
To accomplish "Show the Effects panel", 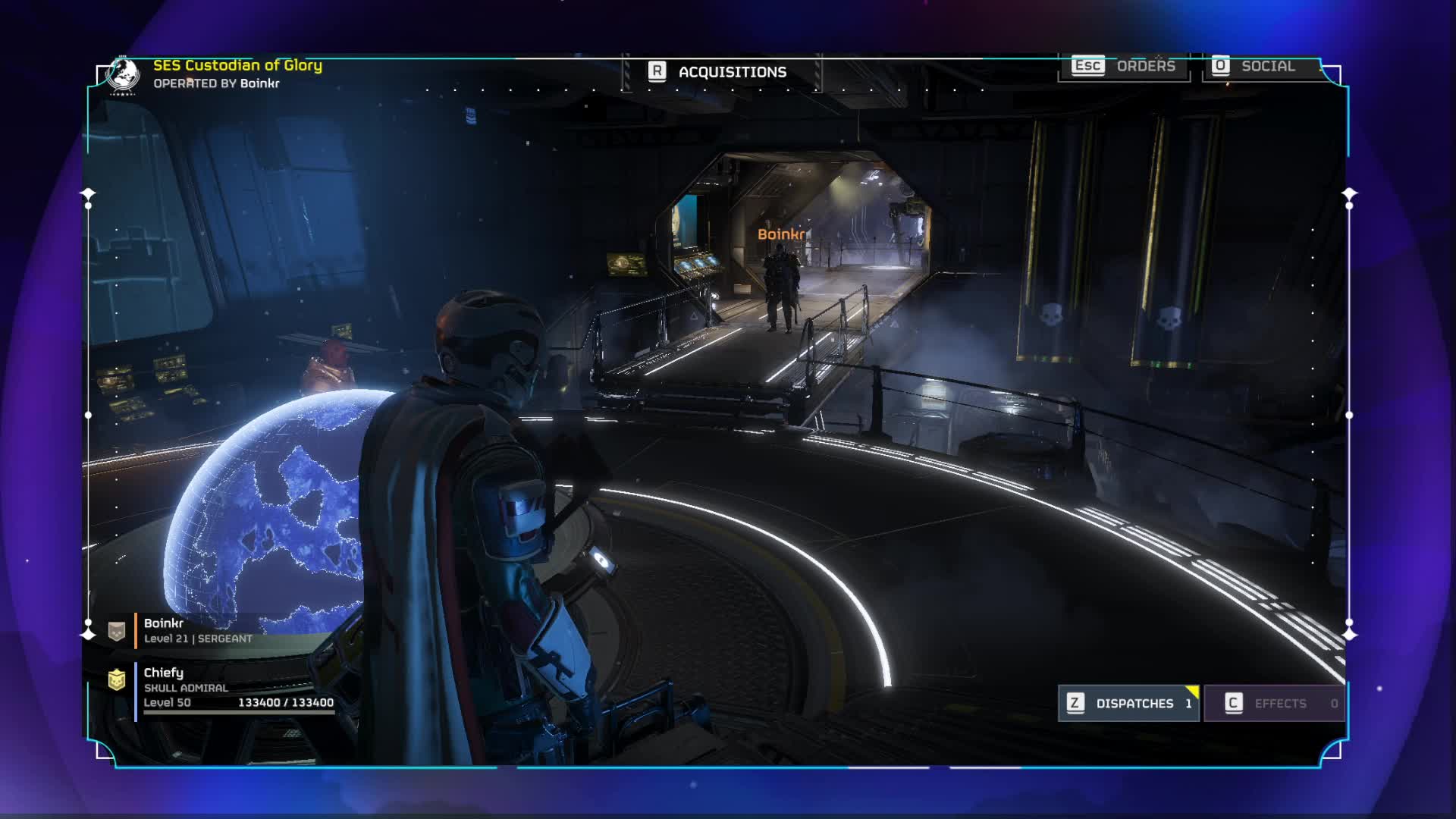I will 1274,703.
